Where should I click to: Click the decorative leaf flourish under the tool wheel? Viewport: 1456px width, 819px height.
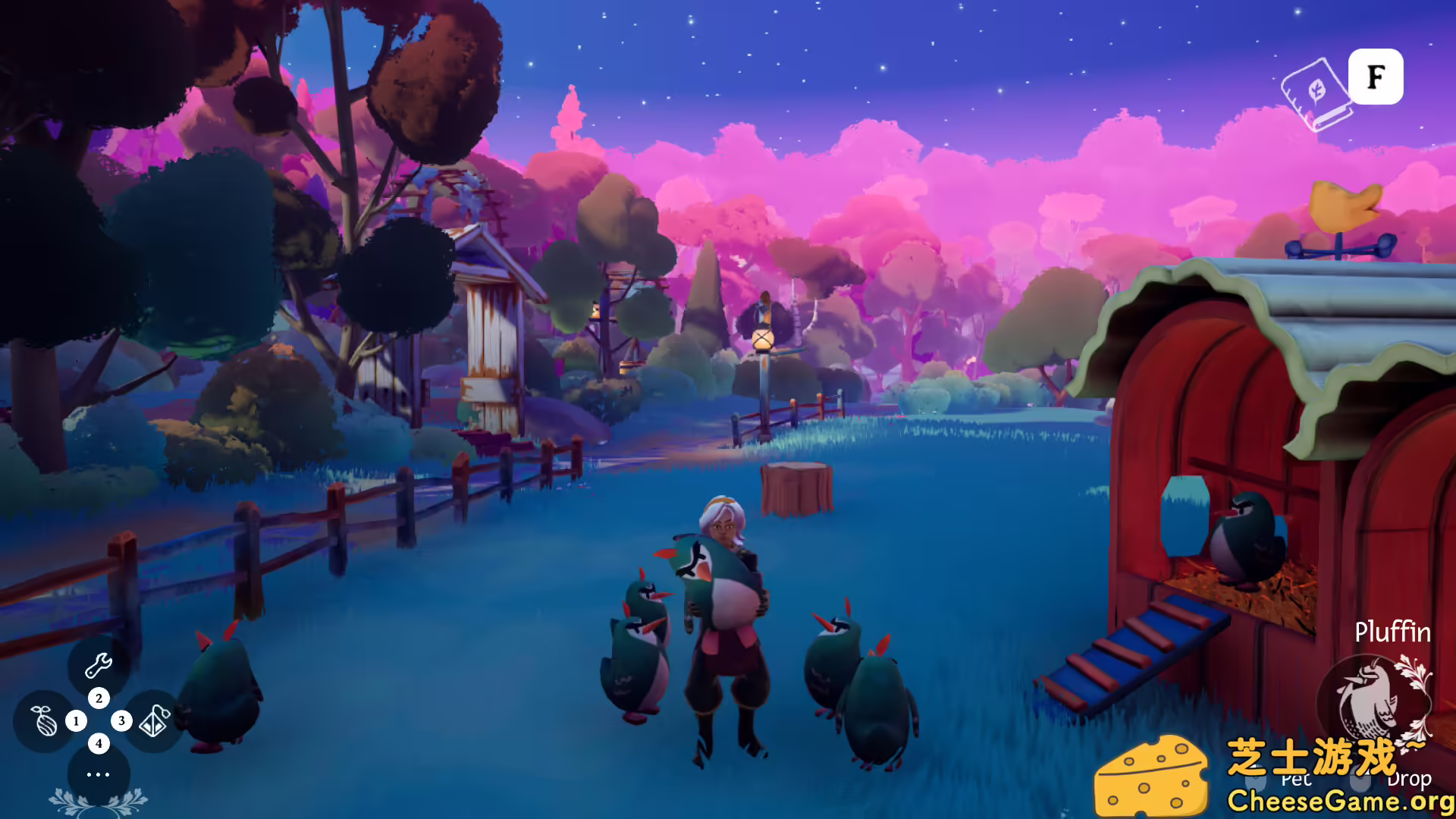point(97,800)
